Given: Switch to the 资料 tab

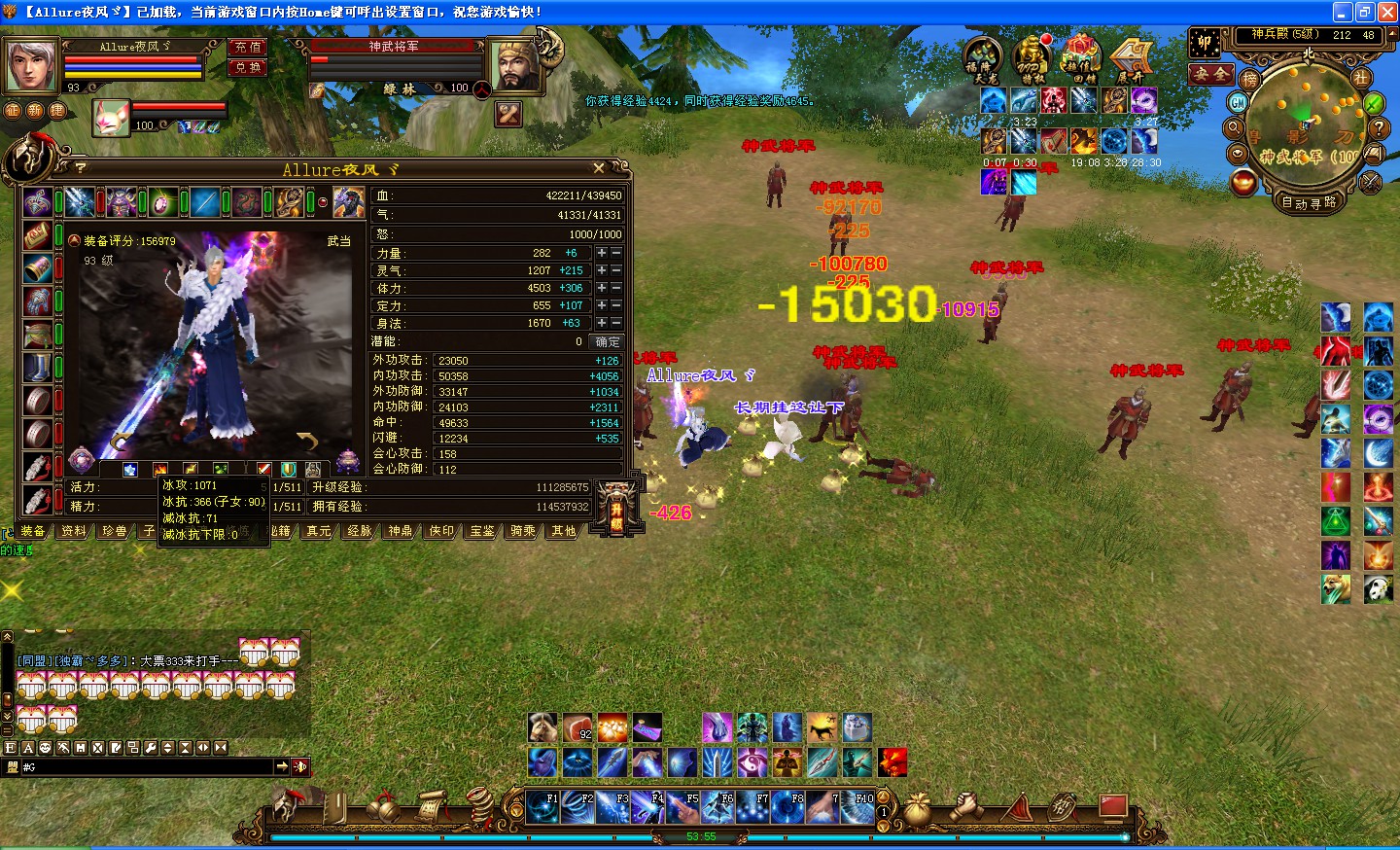Looking at the screenshot, I should (74, 531).
